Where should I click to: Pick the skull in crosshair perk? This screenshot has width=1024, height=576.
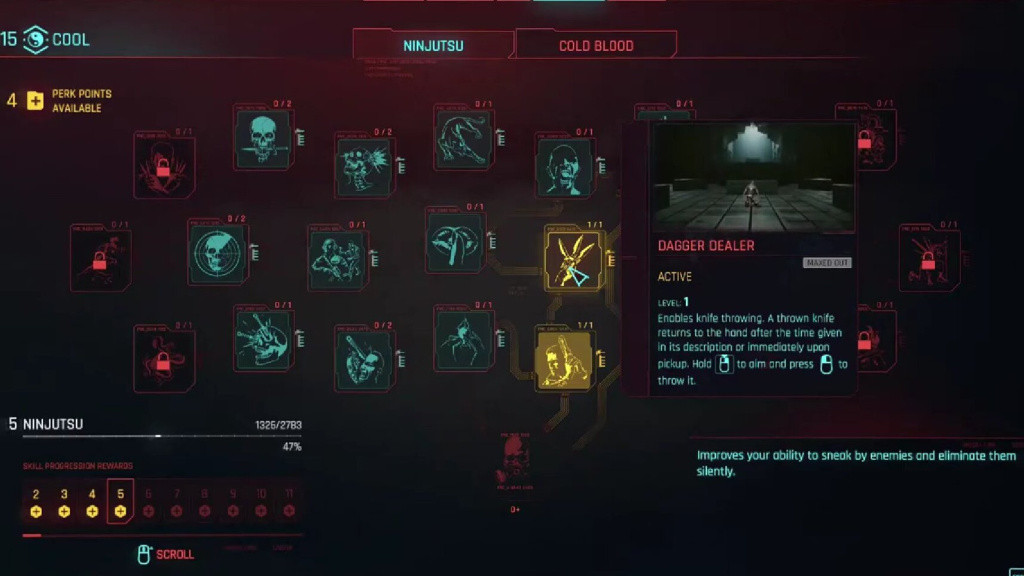tap(218, 254)
